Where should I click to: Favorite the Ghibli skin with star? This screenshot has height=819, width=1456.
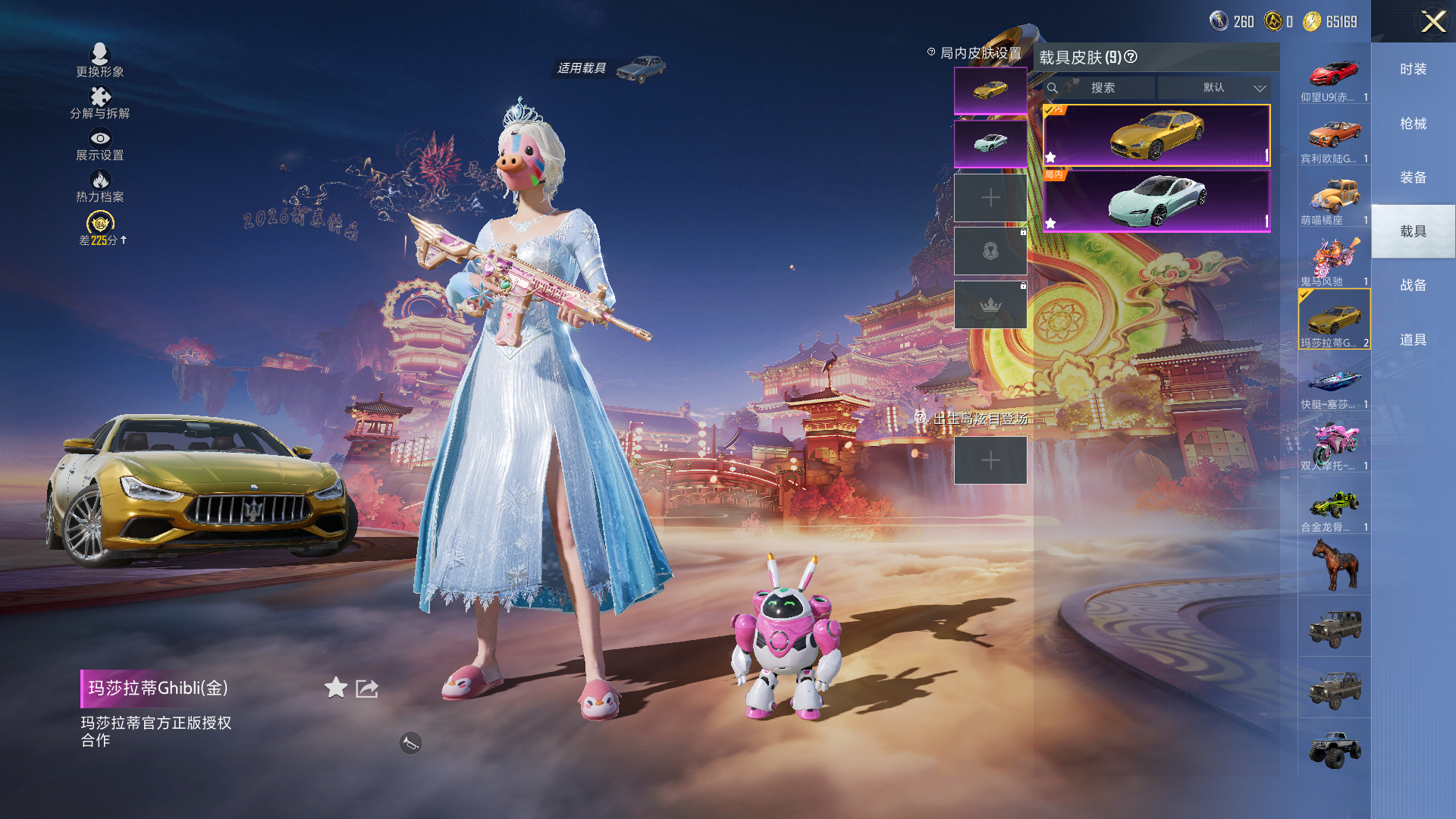pos(336,688)
